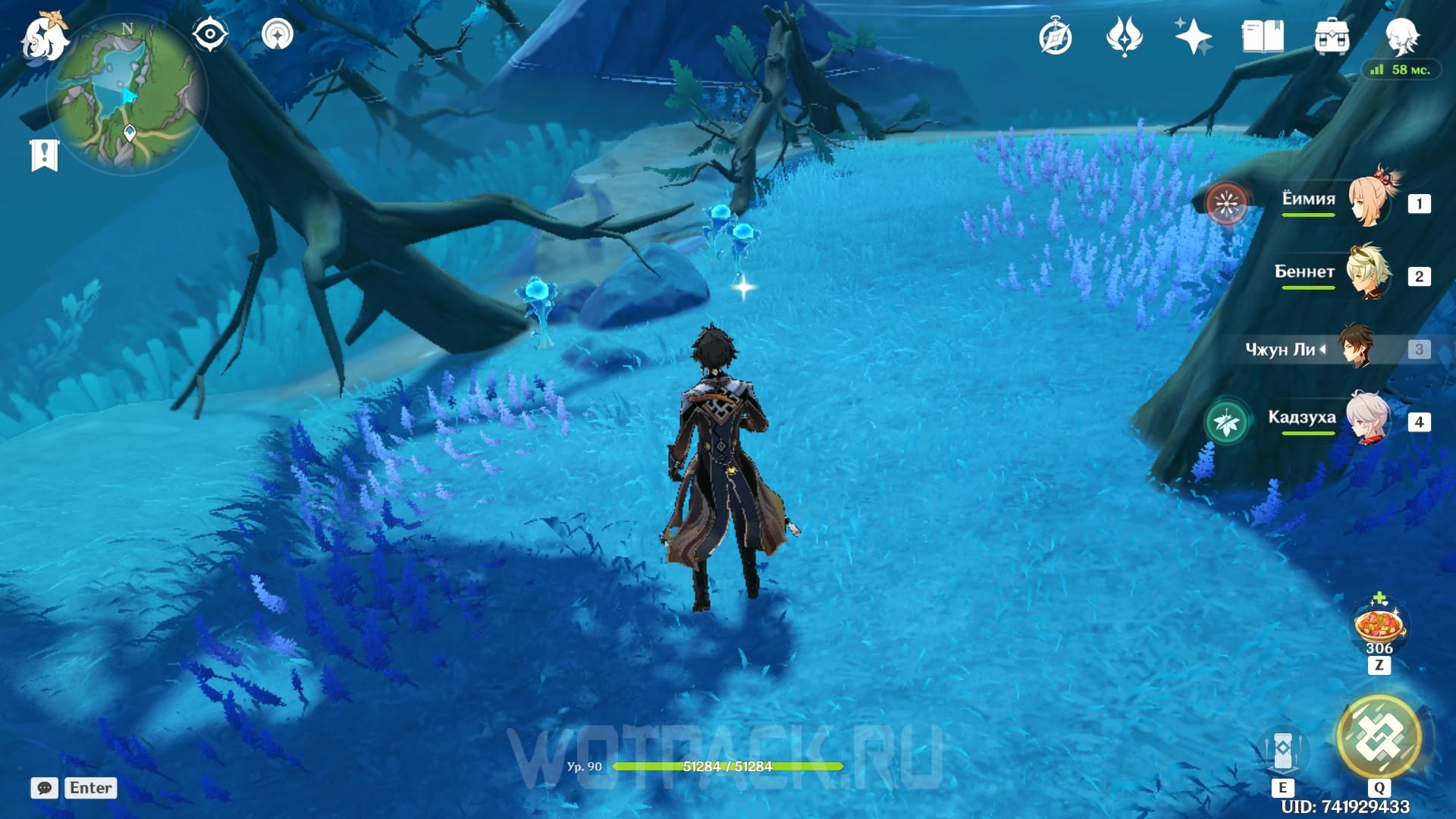This screenshot has width=1456, height=819.
Task: Open the character screen icon
Action: (1401, 36)
